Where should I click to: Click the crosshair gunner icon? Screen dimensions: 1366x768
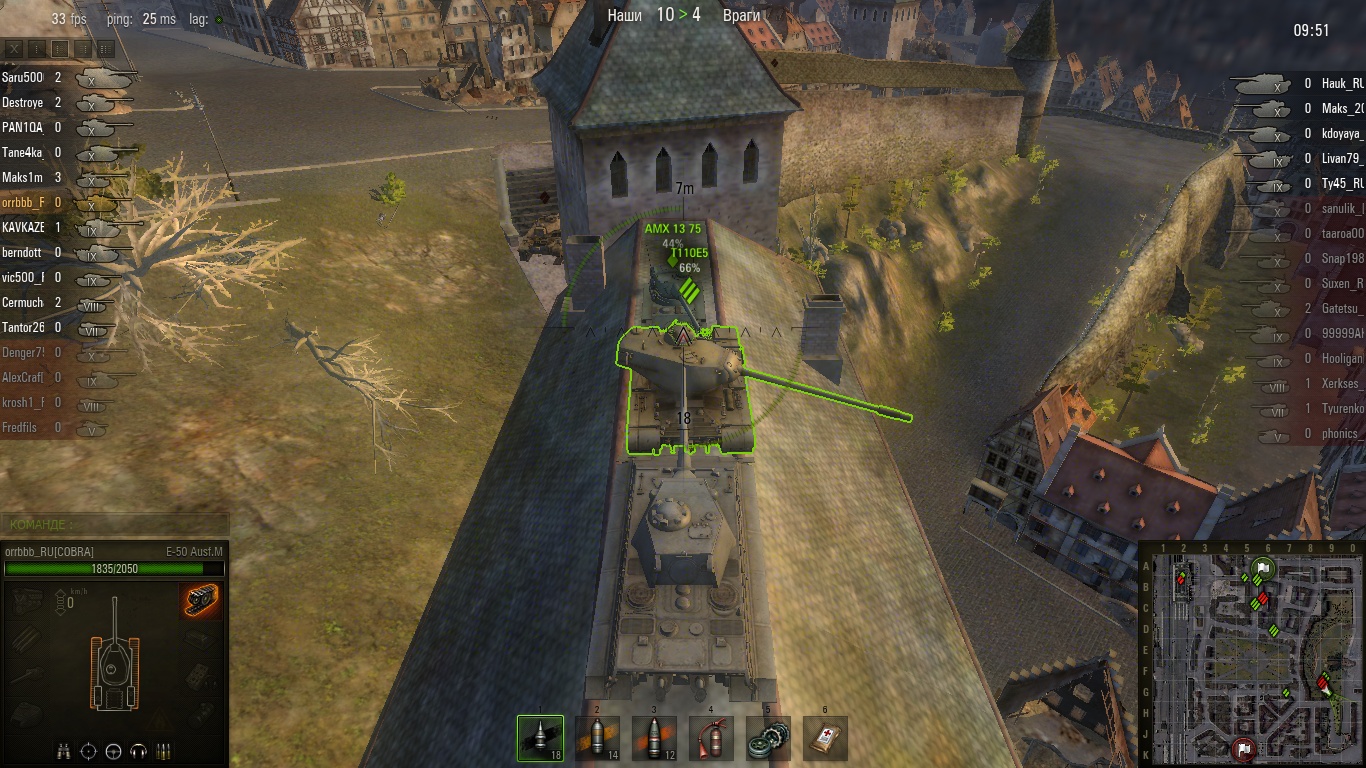(89, 750)
